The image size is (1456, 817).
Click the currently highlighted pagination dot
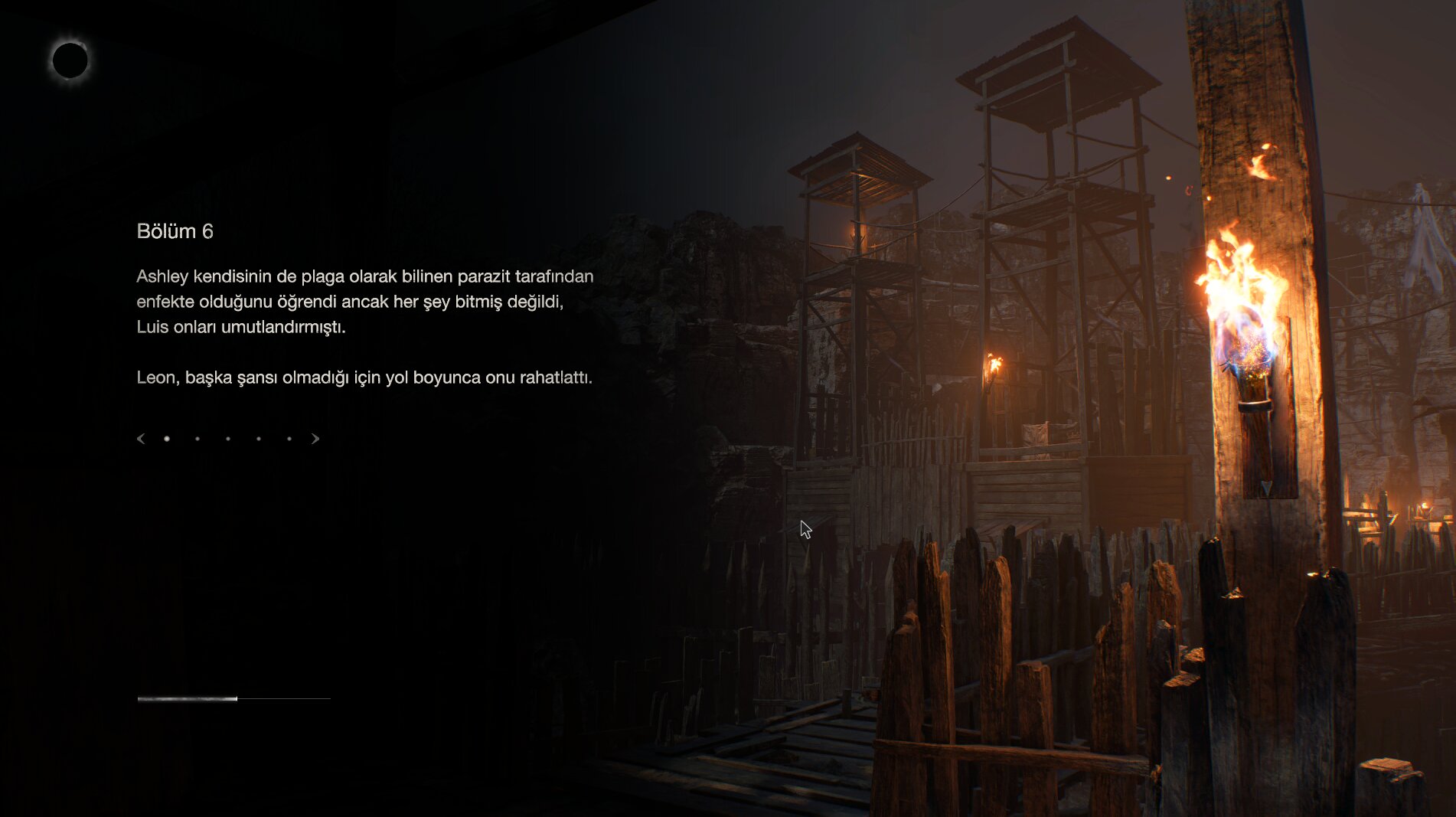click(x=167, y=438)
